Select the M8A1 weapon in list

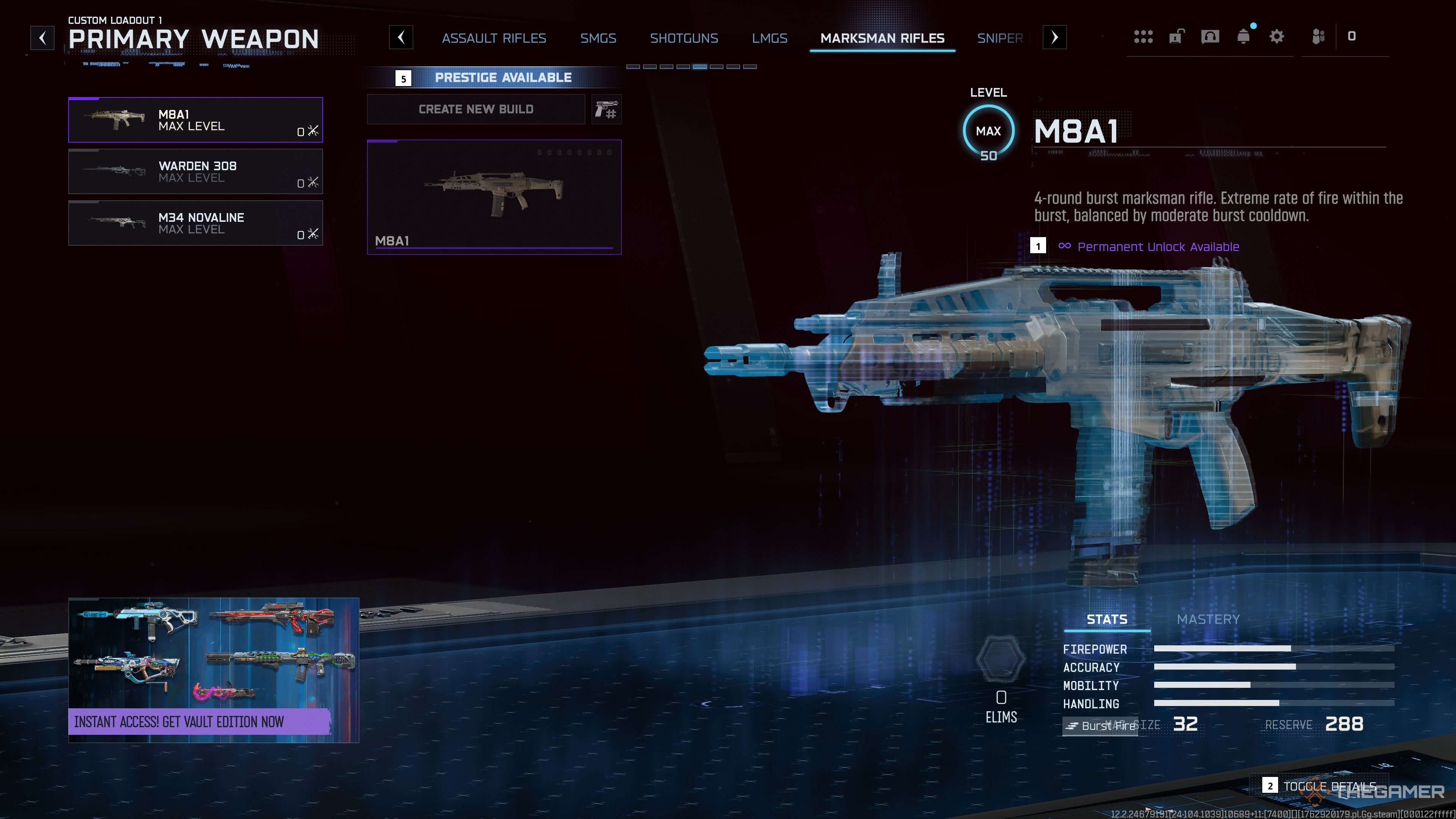pos(195,120)
